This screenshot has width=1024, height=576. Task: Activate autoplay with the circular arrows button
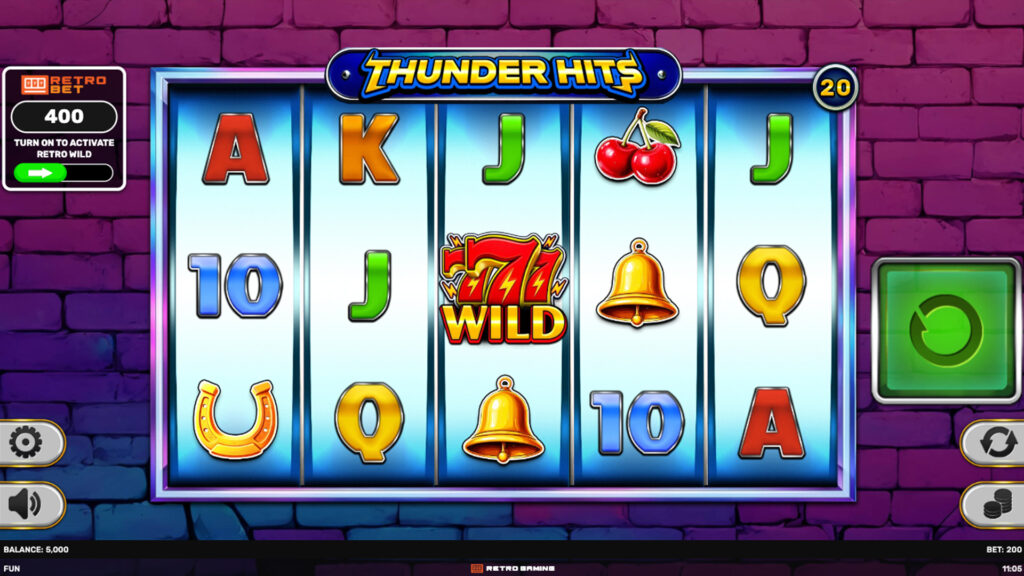pyautogui.click(x=996, y=442)
